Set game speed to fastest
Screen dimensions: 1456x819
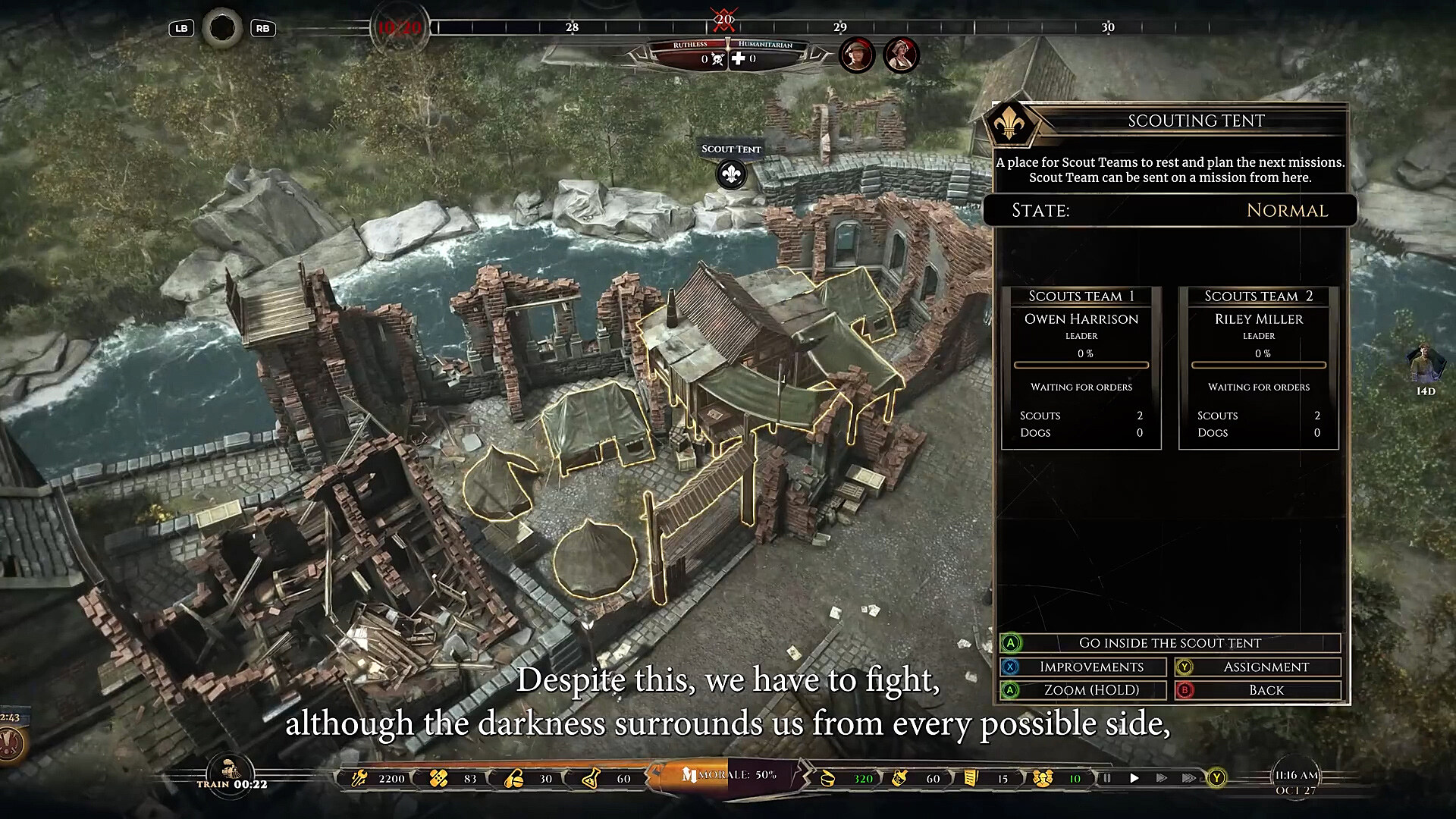[x=1188, y=778]
